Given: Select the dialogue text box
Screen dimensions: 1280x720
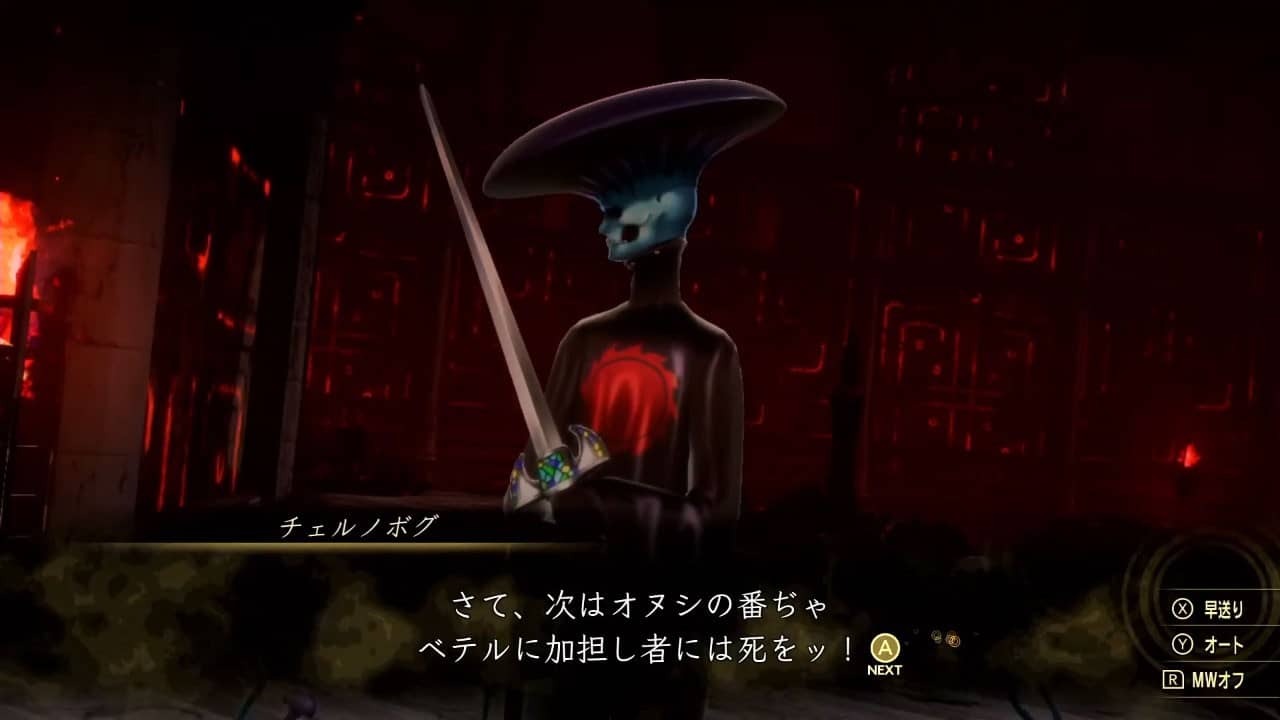Looking at the screenshot, I should 640,620.
